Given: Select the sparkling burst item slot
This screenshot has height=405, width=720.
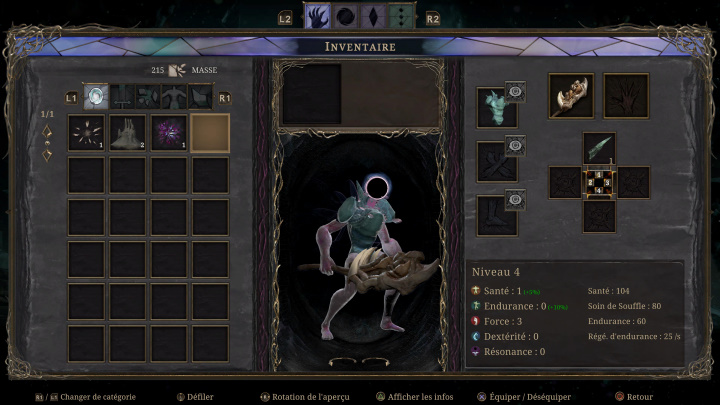Looking at the screenshot, I should tap(86, 133).
